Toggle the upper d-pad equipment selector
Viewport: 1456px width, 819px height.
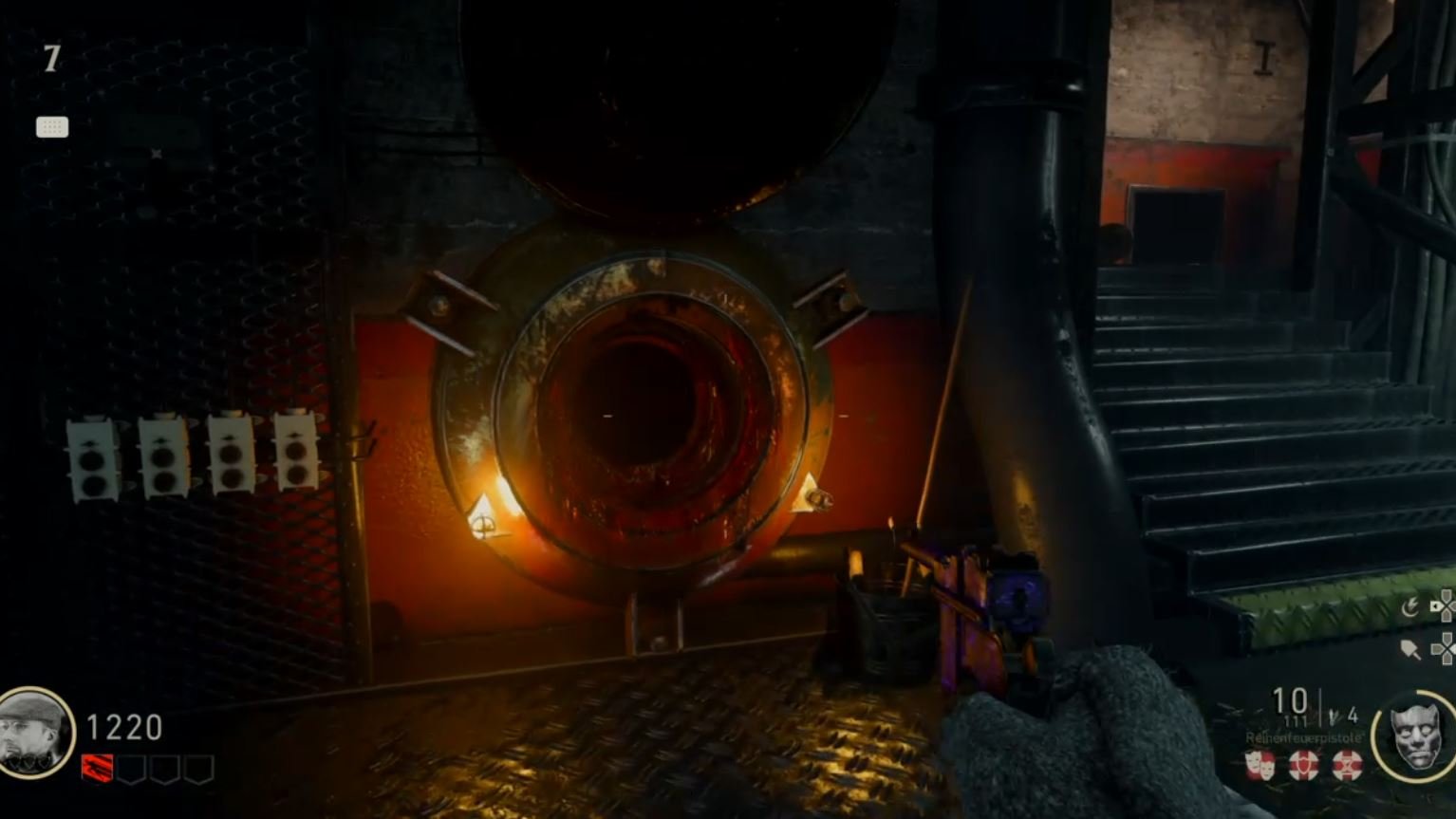[1447, 607]
